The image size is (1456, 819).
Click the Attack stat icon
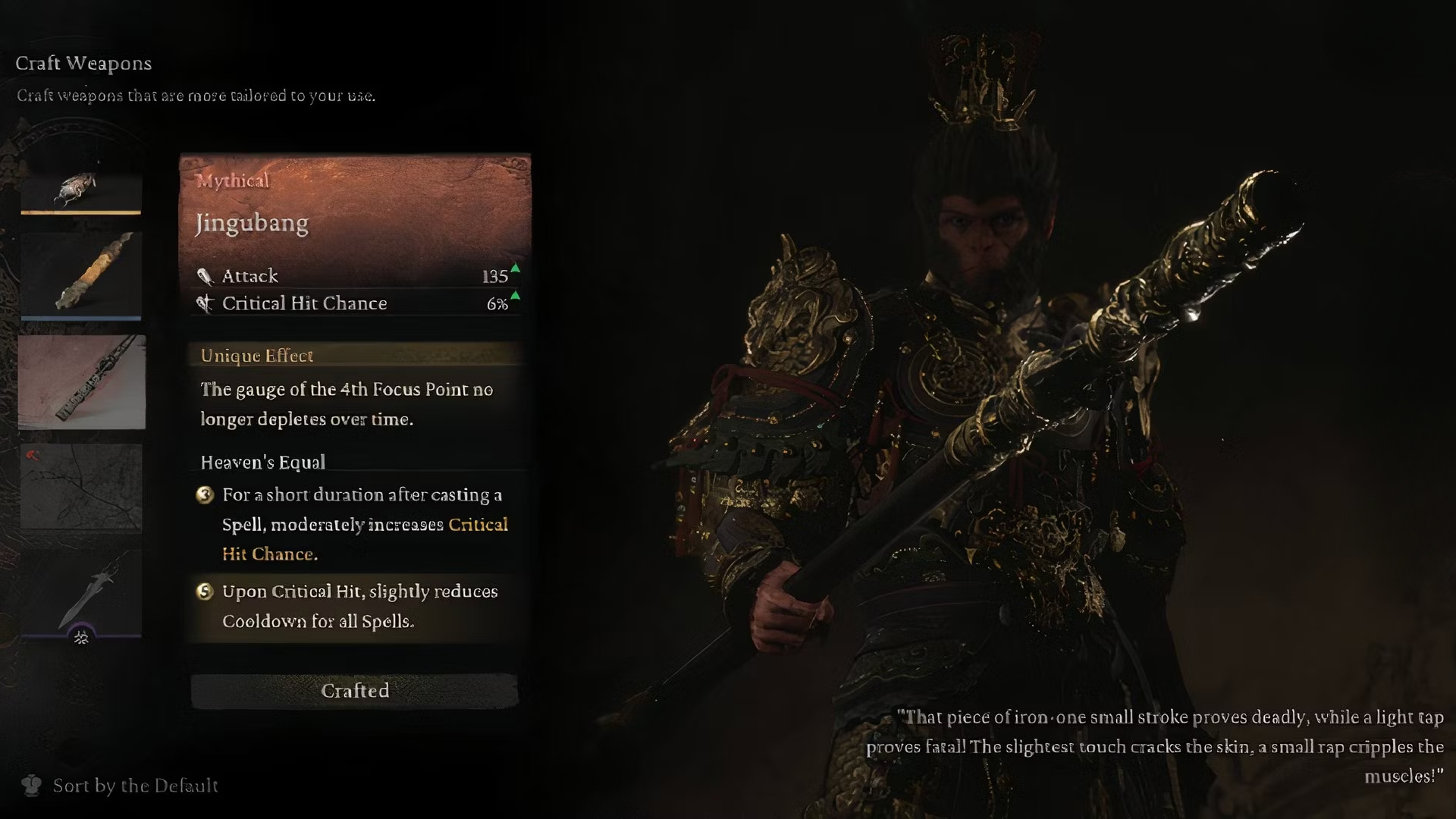tap(206, 276)
